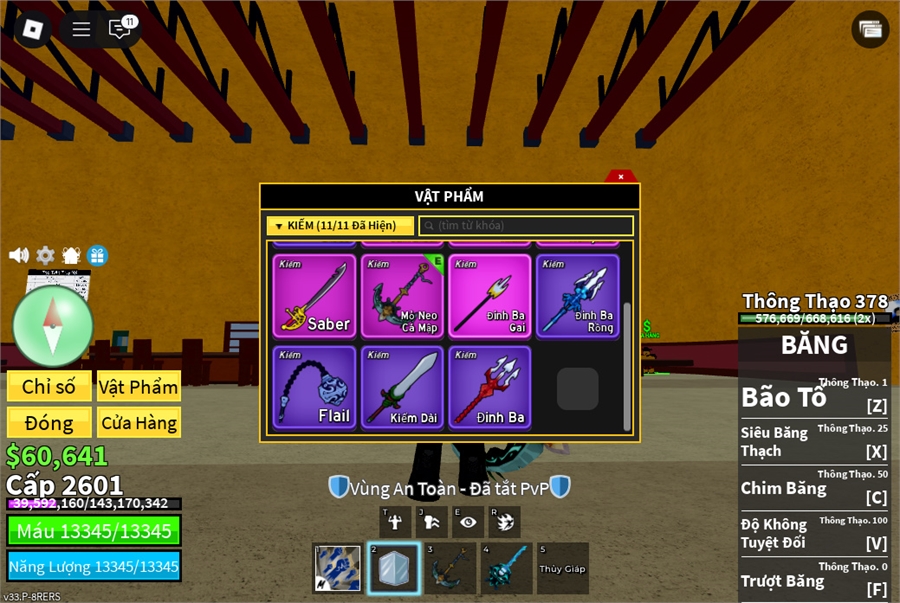The image size is (900, 603).
Task: Click the item keyword search box
Action: pyautogui.click(x=526, y=226)
